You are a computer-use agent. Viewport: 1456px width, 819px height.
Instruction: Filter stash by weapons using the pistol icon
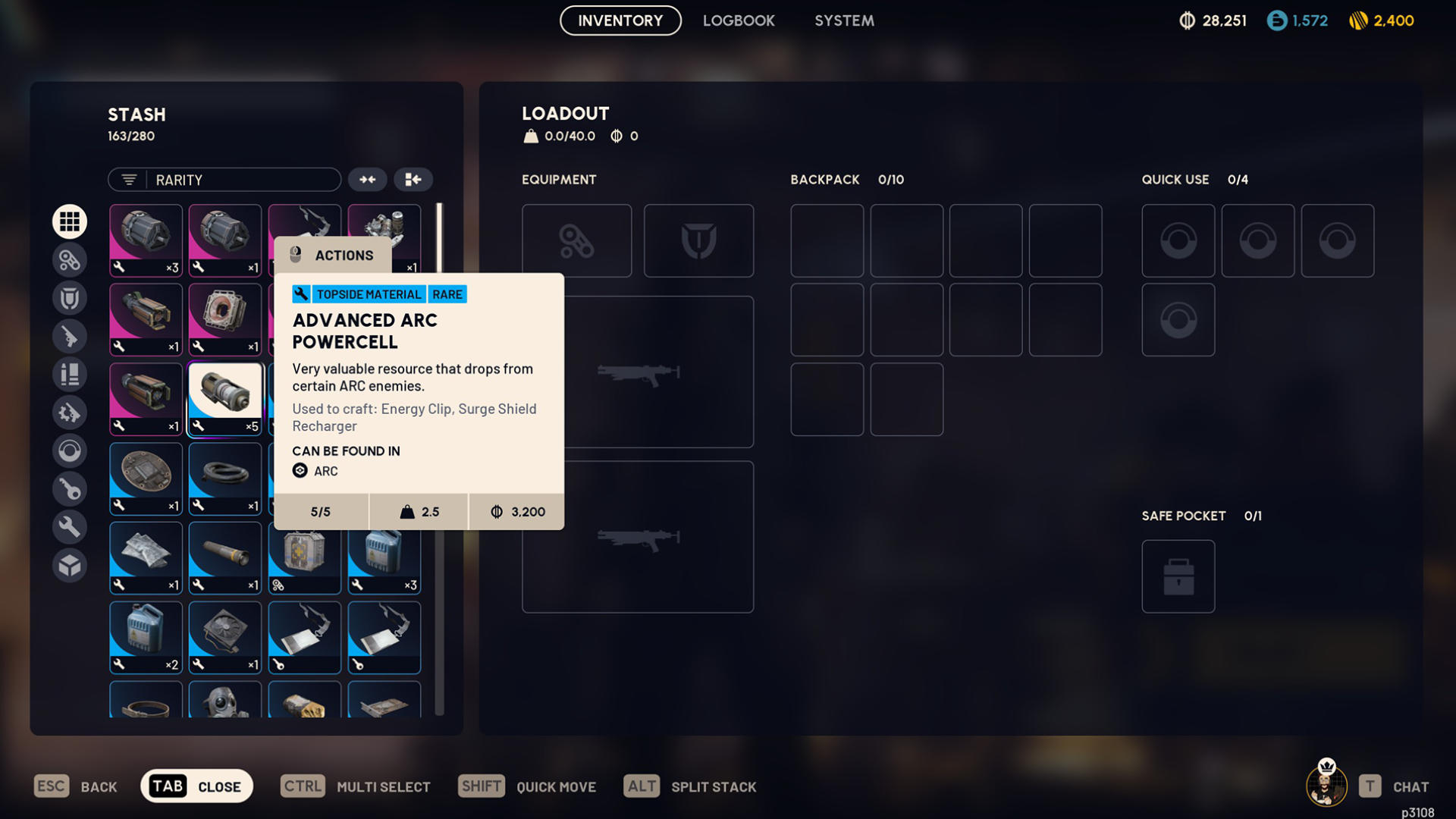click(70, 336)
